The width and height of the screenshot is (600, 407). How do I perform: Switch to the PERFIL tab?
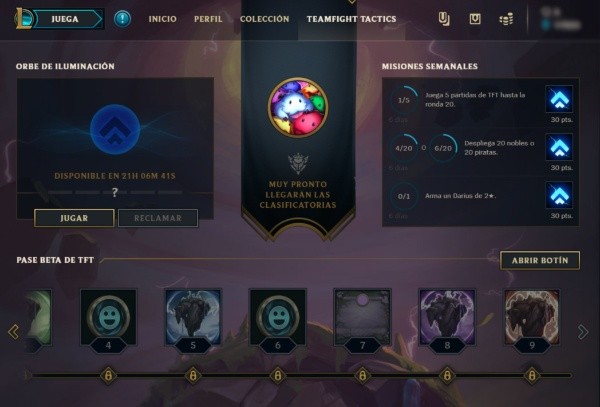point(207,19)
